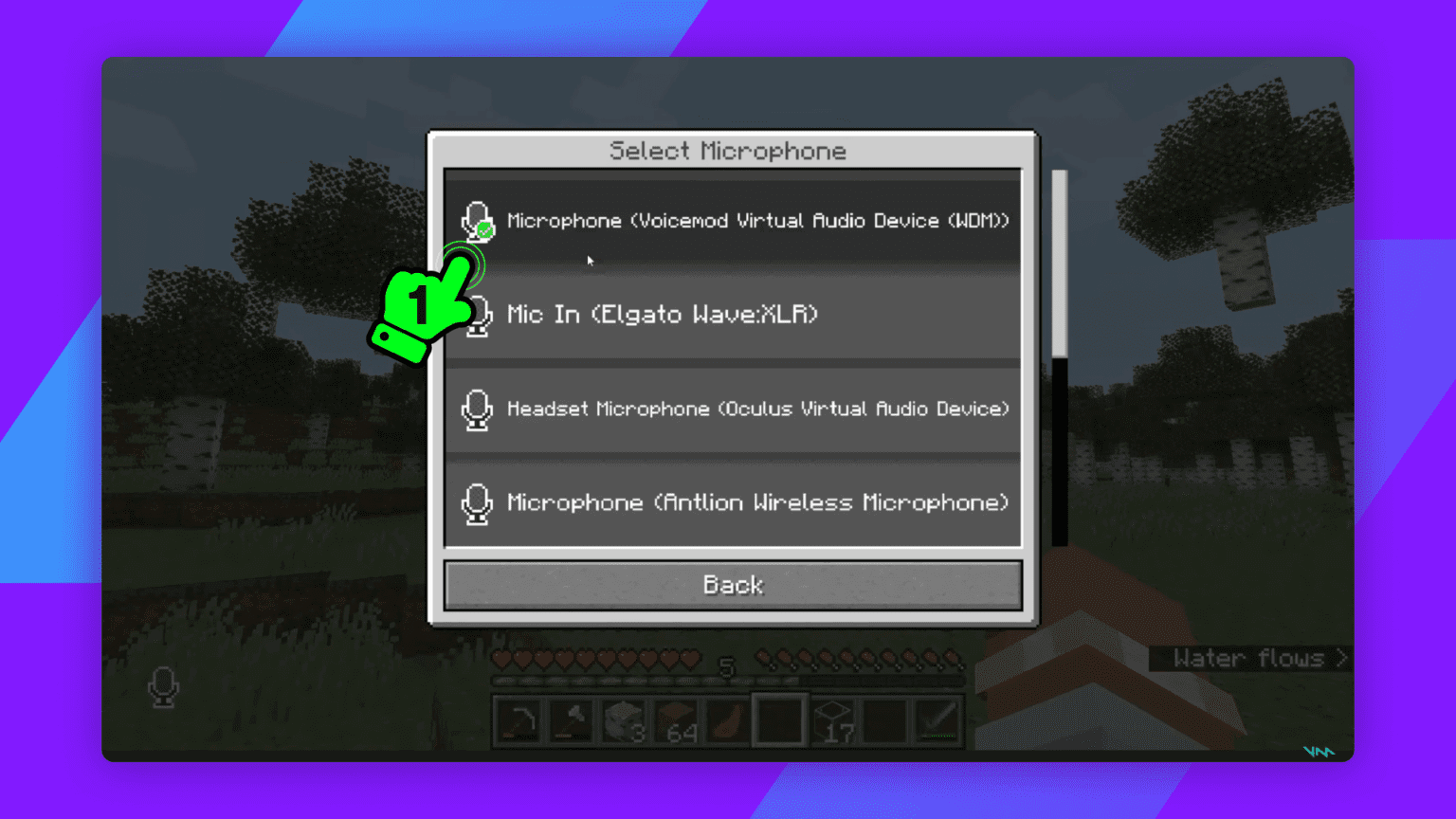
Task: Click the cobblestone stack in the hotbar
Action: (x=623, y=720)
